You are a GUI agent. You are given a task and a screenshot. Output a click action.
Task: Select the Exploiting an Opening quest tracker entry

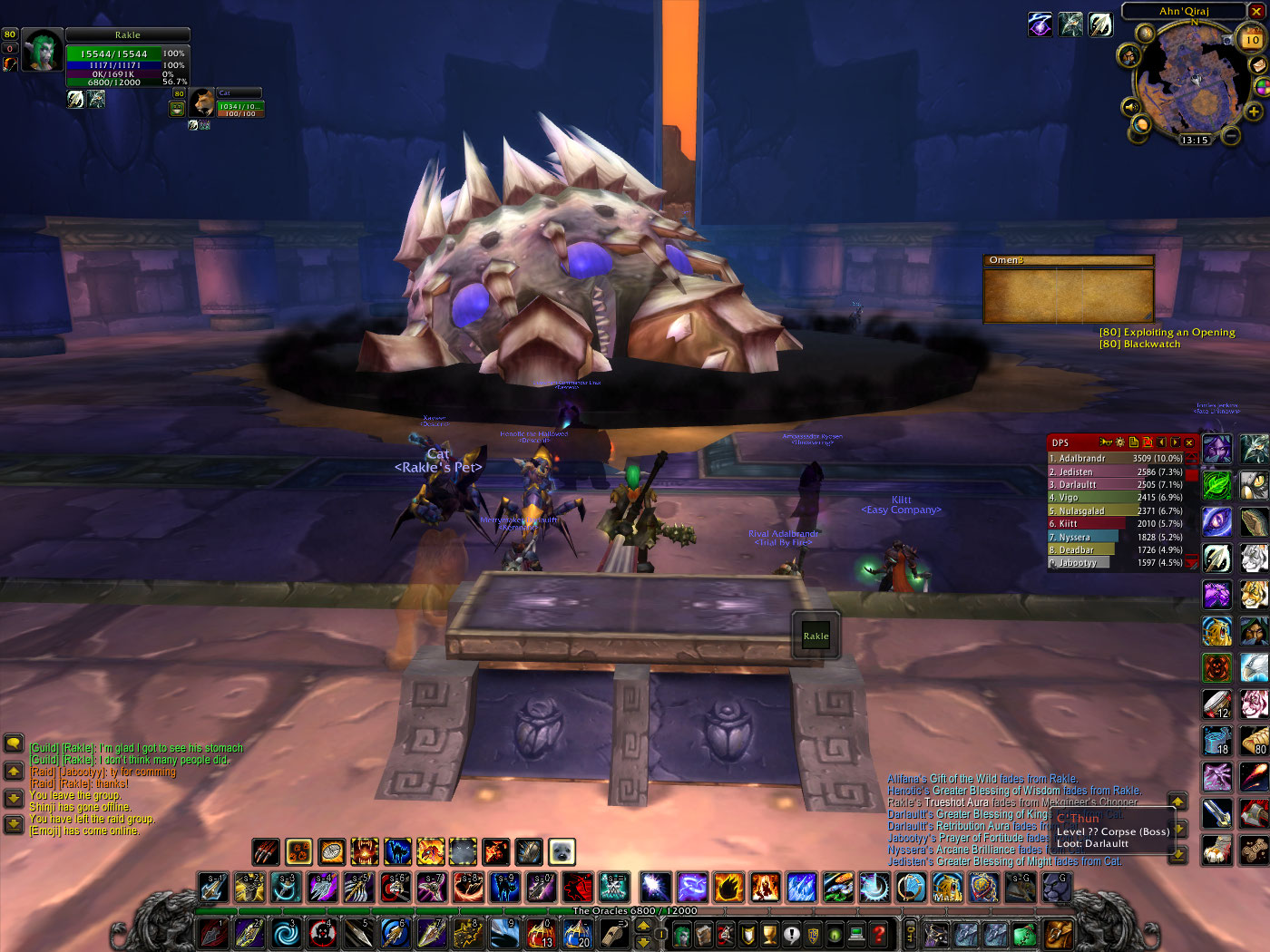coord(1167,332)
